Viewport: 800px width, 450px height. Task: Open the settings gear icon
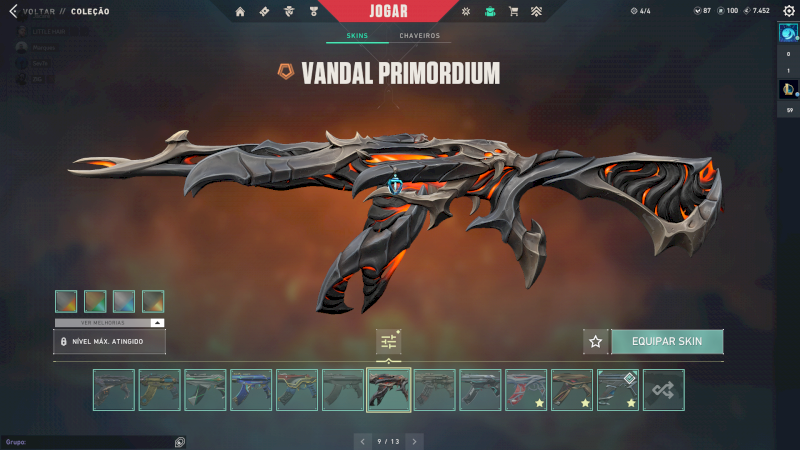click(788, 11)
